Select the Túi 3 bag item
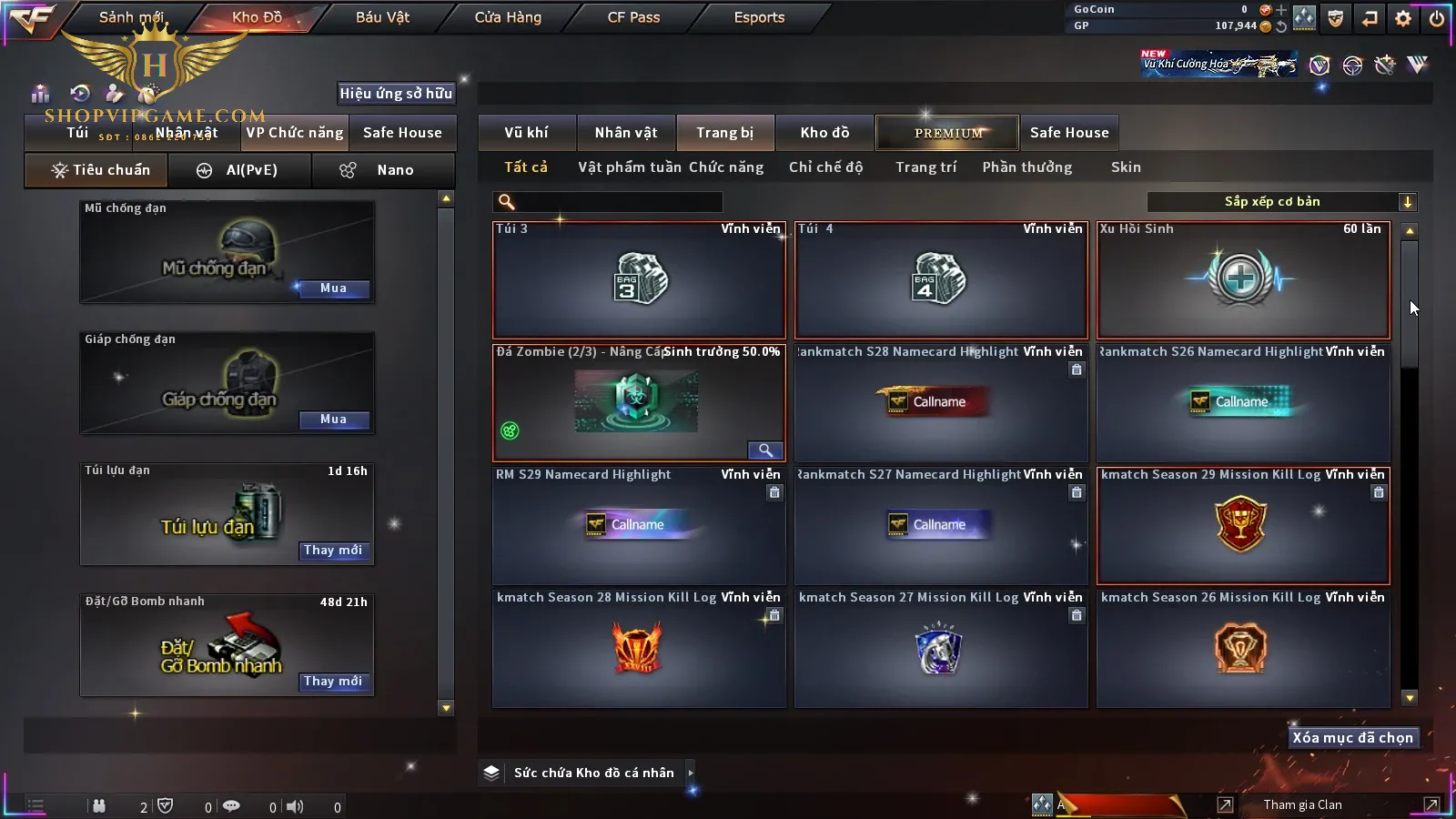Viewport: 1456px width, 819px height. tap(639, 280)
